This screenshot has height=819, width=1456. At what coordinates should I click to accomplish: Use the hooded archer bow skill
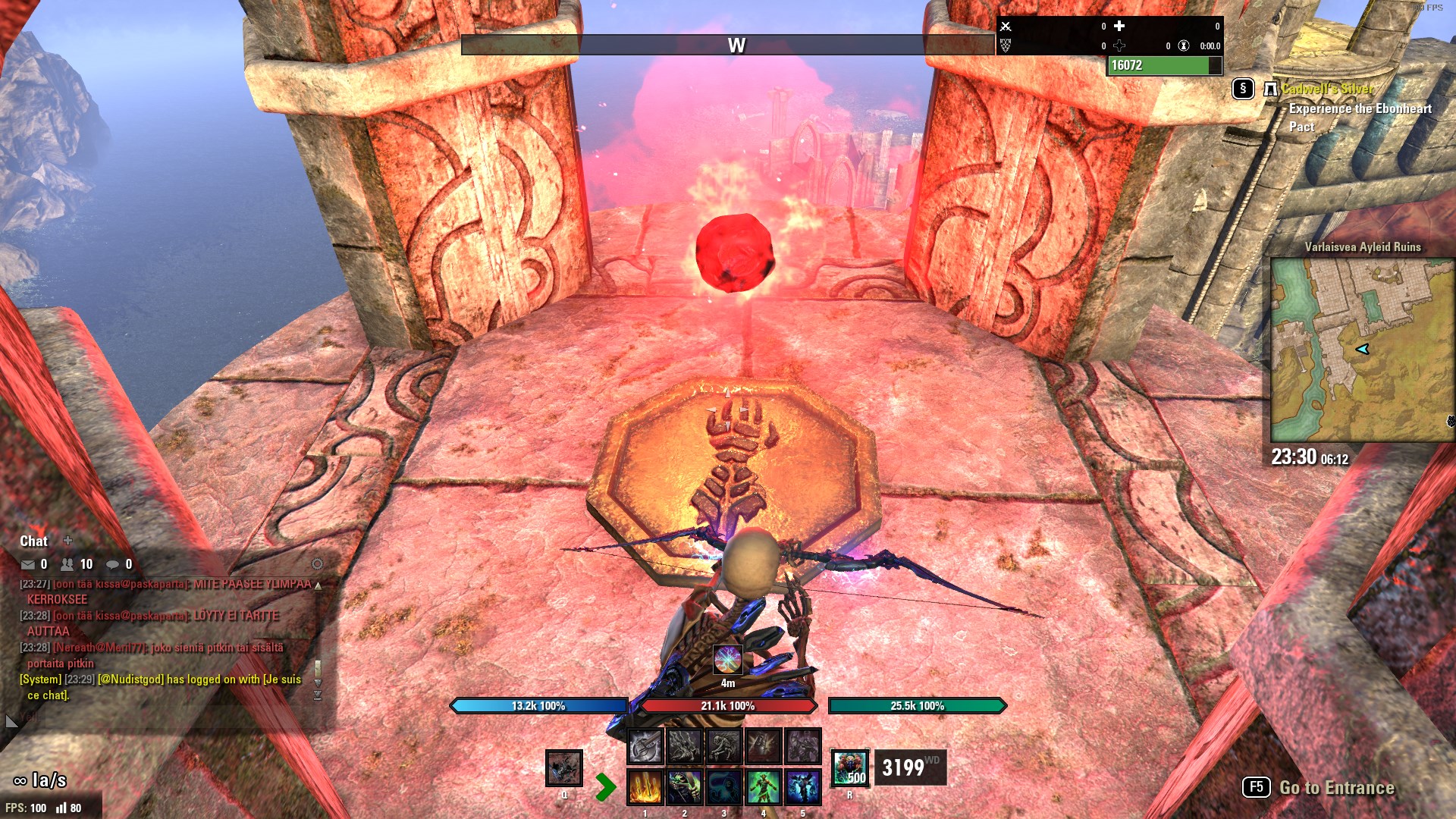pyautogui.click(x=684, y=786)
